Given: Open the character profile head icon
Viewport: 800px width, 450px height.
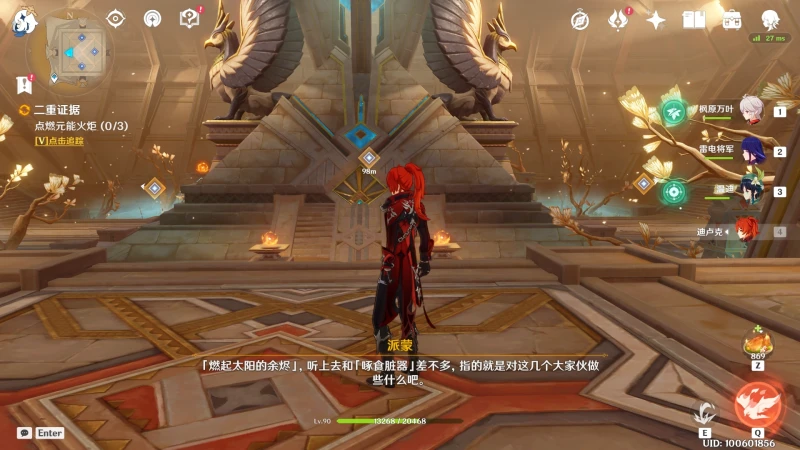Looking at the screenshot, I should (770, 20).
